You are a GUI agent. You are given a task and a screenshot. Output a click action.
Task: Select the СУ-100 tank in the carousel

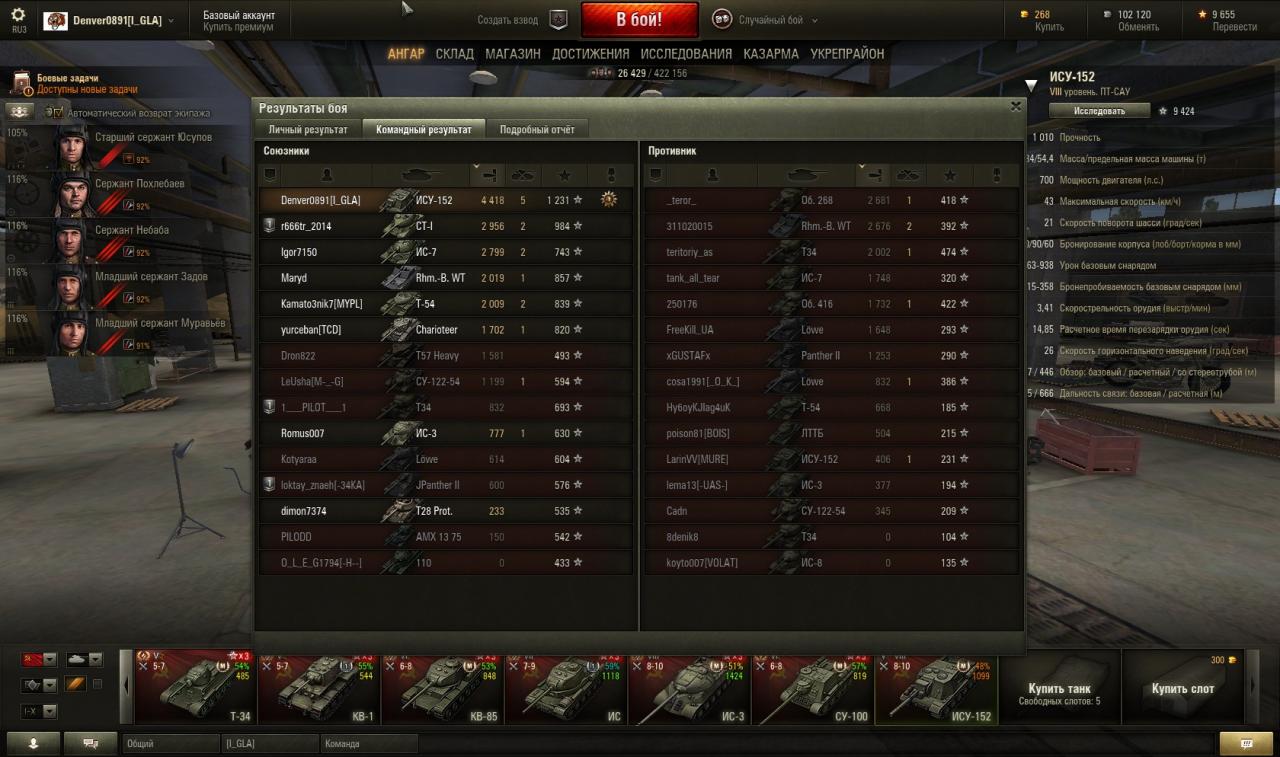(x=812, y=687)
